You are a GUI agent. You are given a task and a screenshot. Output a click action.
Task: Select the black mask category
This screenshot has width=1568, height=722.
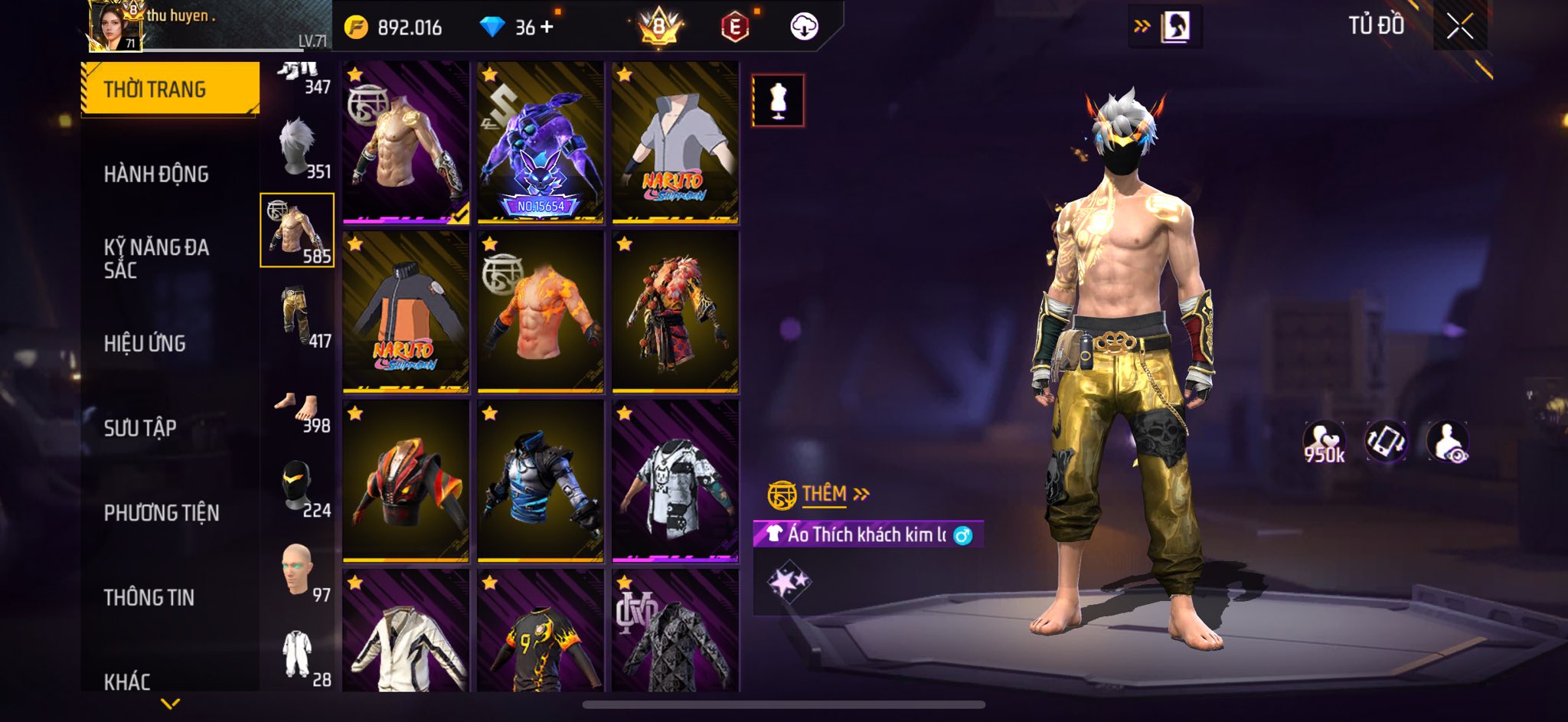coord(299,488)
